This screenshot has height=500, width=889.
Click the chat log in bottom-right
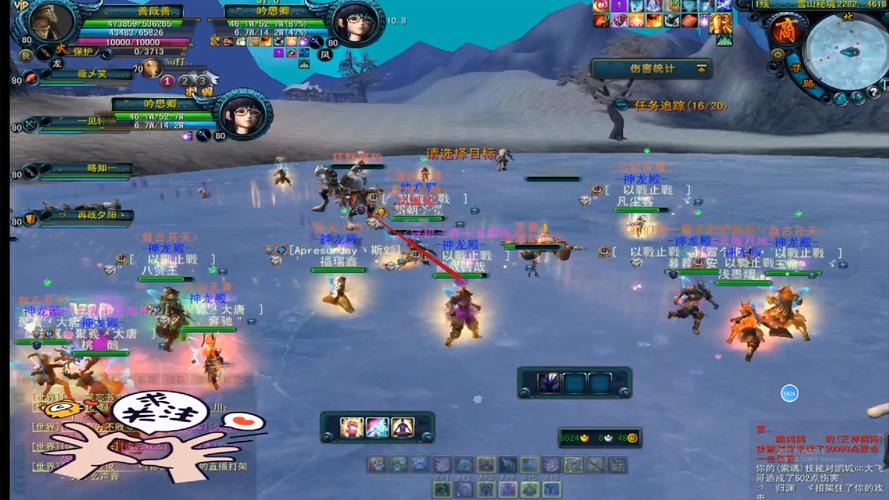coord(820,460)
